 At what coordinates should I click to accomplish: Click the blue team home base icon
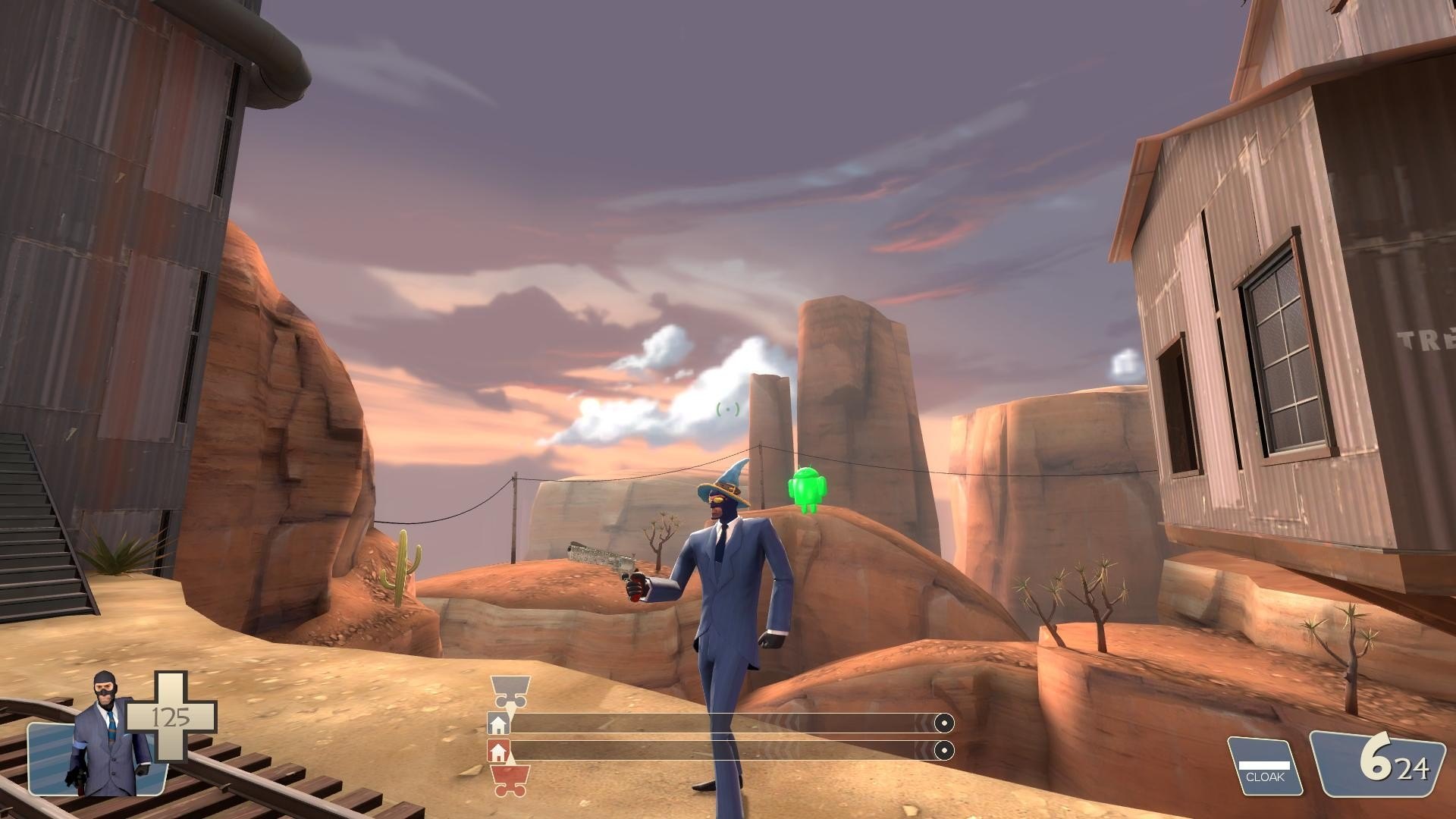coord(498,724)
